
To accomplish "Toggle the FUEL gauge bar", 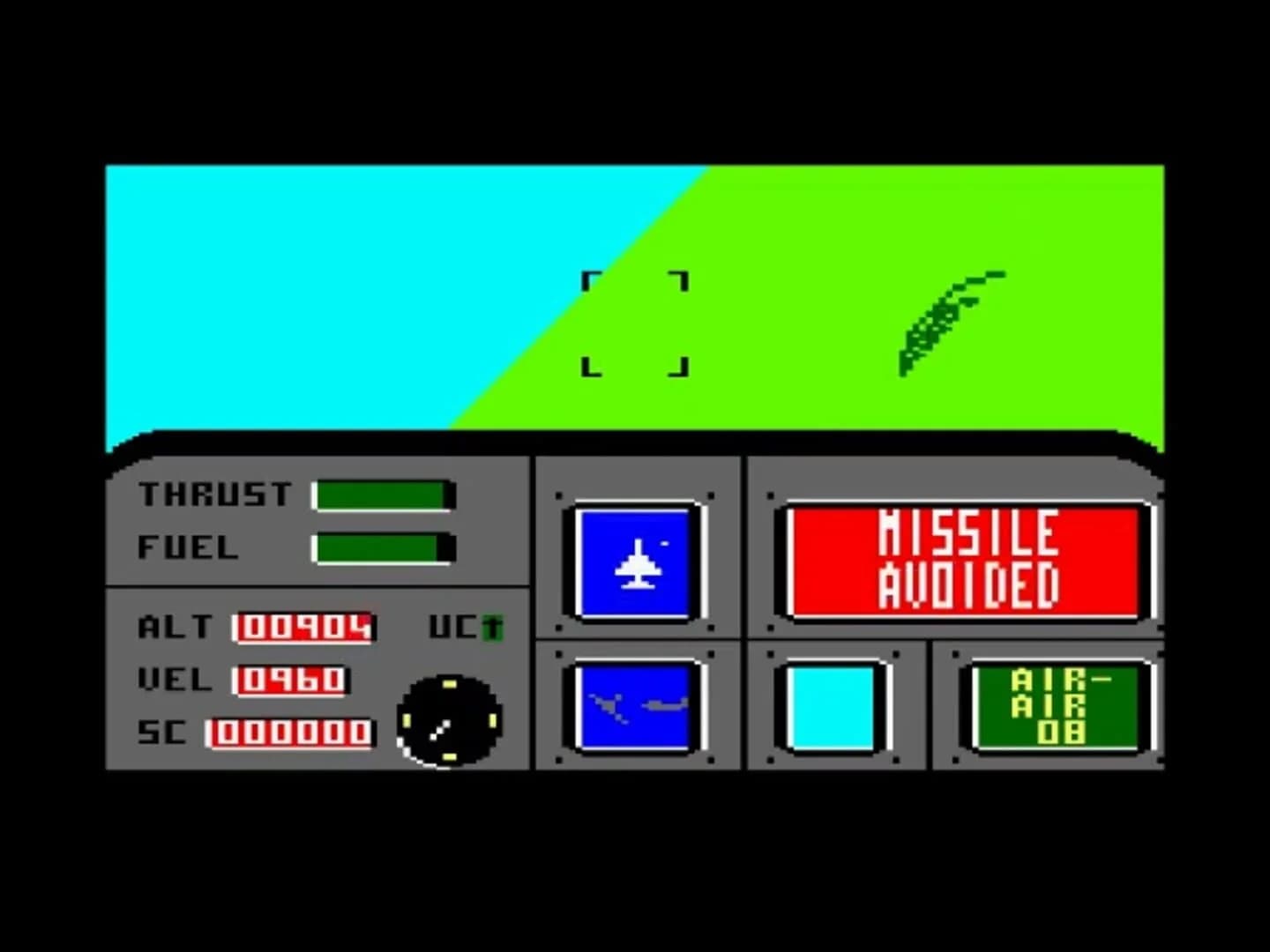I will tap(383, 548).
